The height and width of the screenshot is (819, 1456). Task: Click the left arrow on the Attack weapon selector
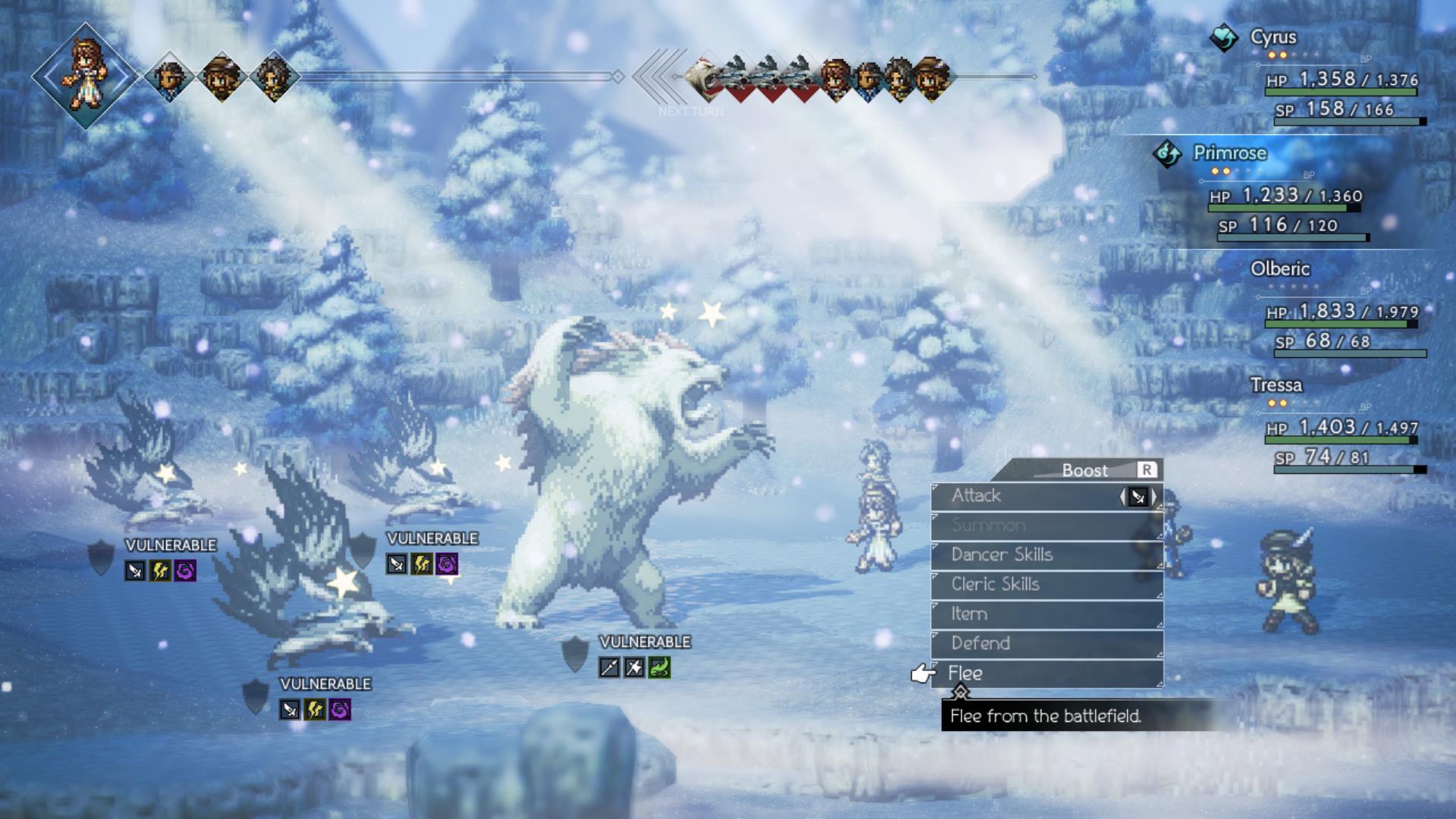[1123, 495]
